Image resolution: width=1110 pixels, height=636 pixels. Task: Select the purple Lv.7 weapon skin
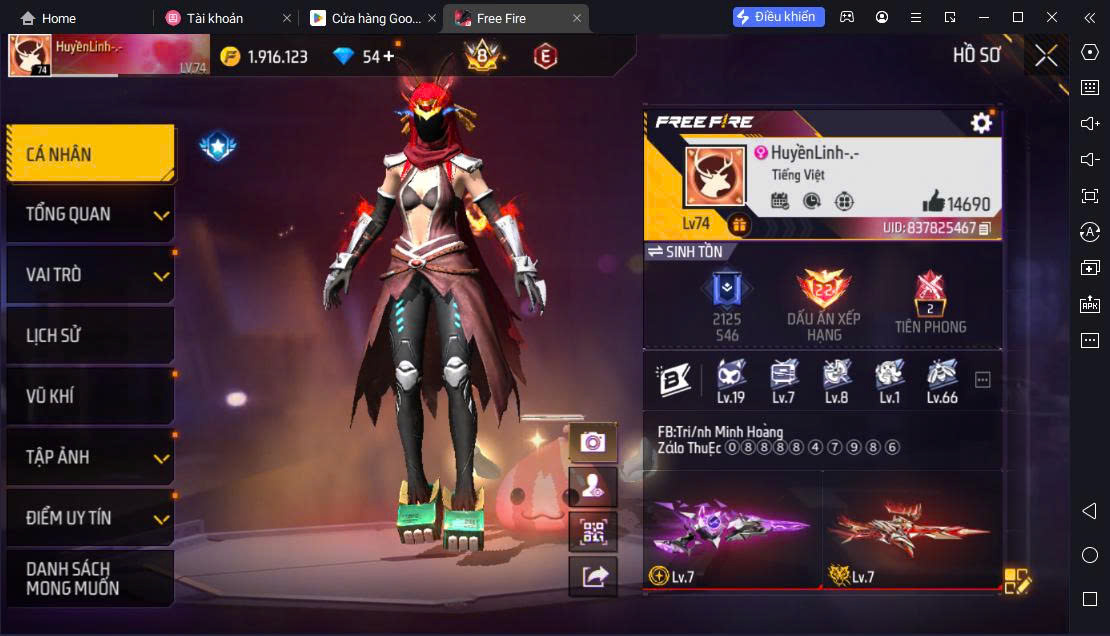[731, 529]
